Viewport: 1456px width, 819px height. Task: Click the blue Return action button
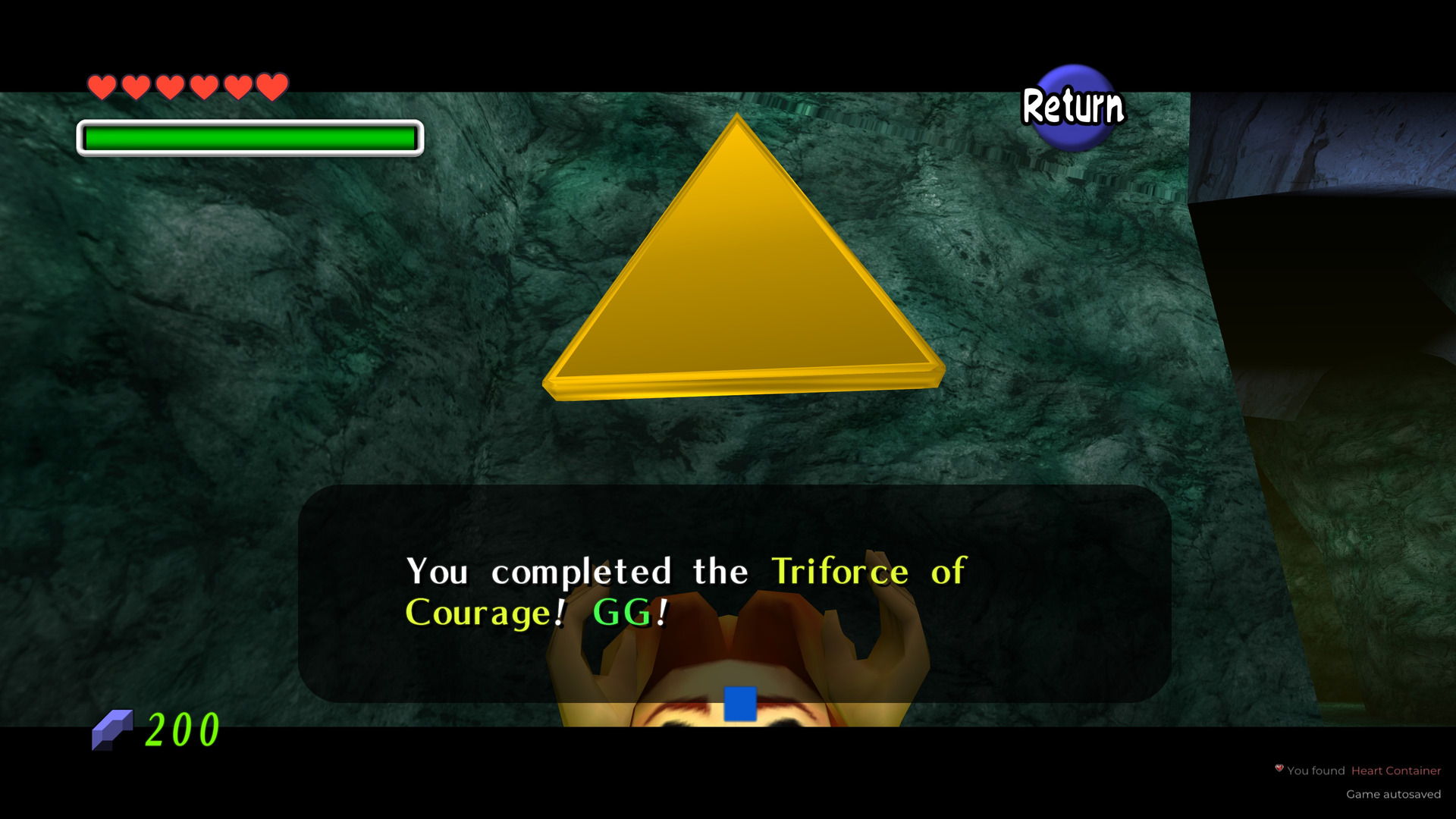(1073, 107)
